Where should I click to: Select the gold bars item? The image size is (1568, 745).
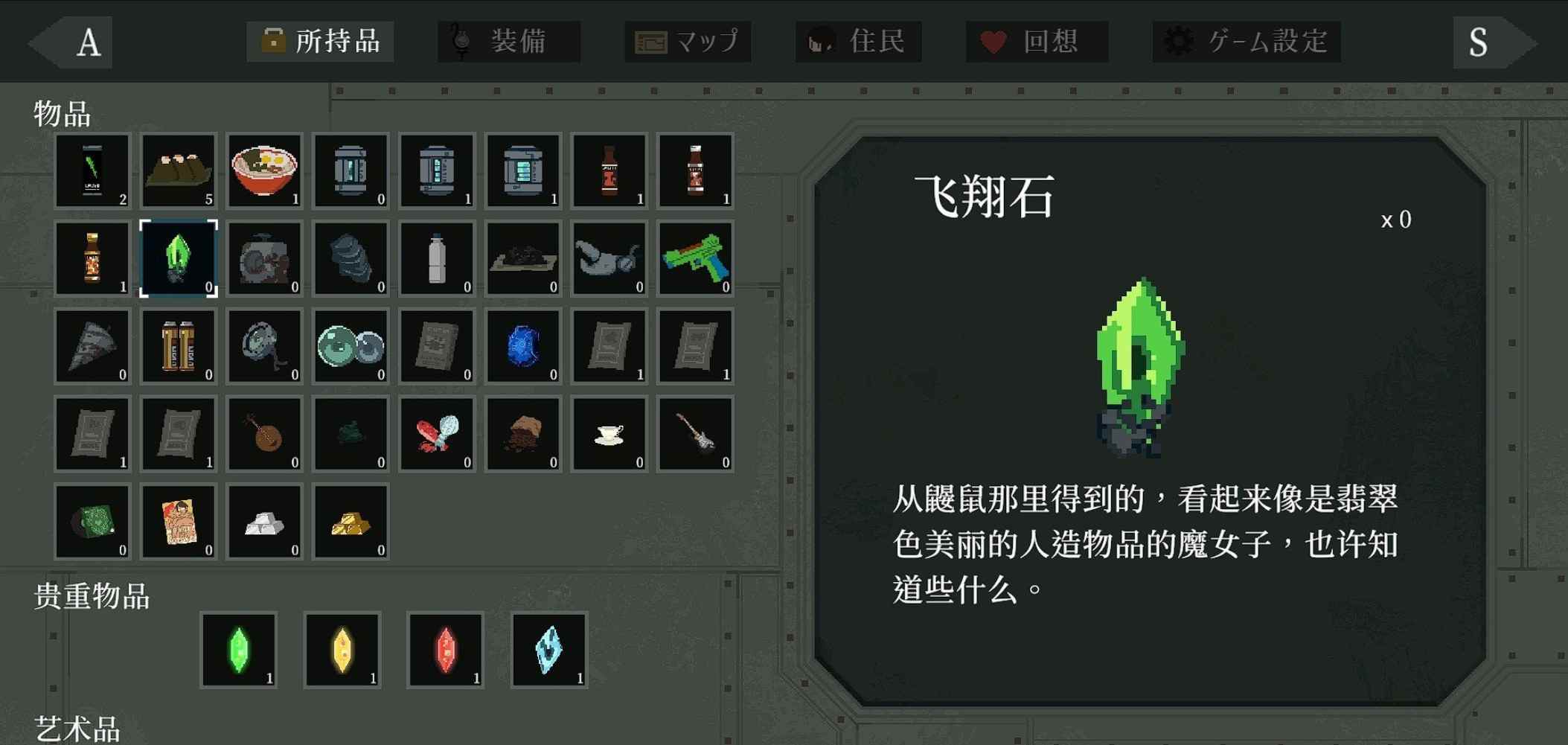(351, 522)
